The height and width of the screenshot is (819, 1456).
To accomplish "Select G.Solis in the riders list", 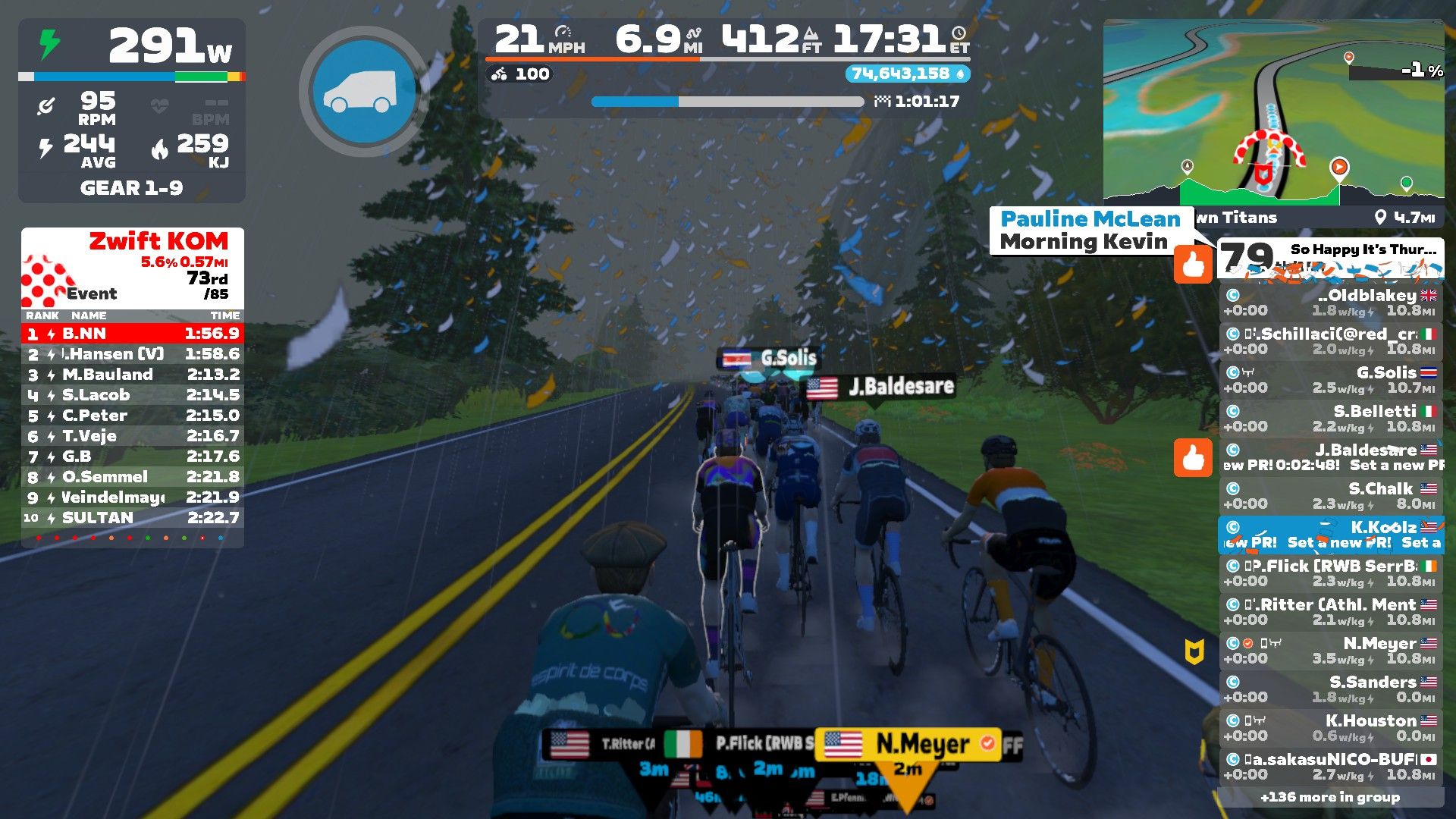I will tap(1331, 379).
